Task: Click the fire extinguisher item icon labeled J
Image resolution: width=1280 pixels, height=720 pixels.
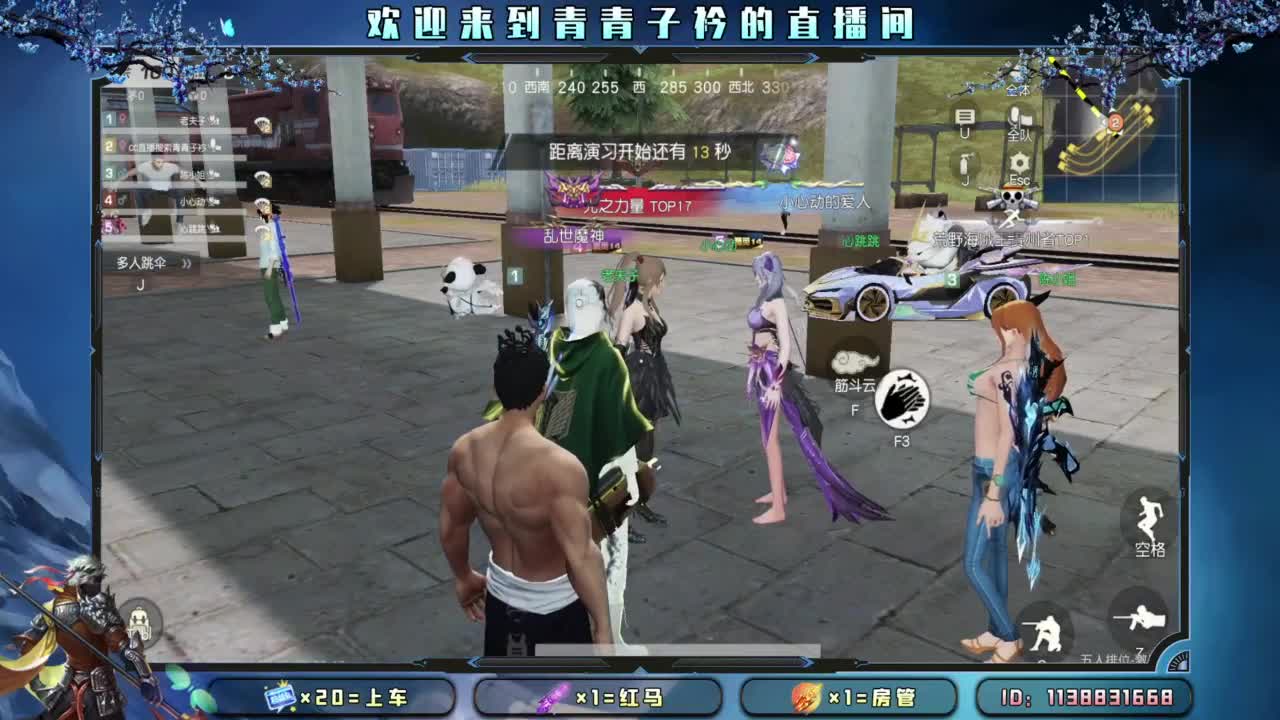Action: [966, 163]
